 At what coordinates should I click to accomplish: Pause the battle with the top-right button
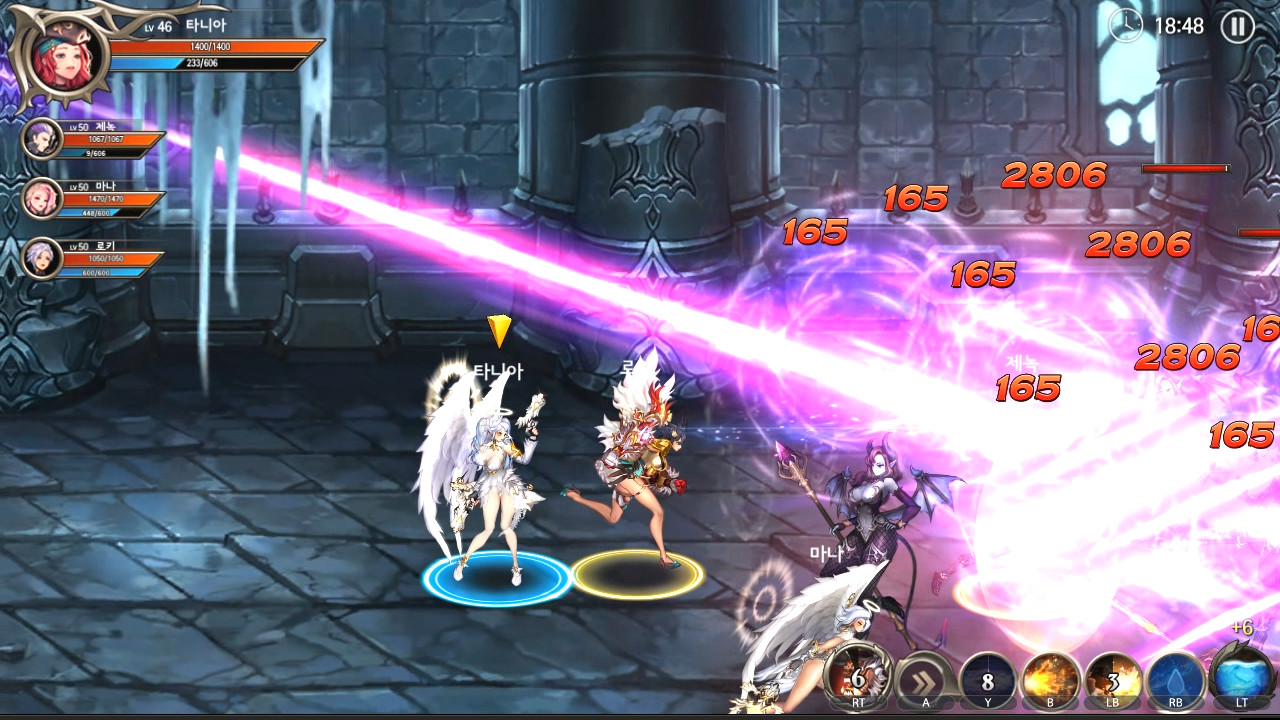pyautogui.click(x=1239, y=26)
